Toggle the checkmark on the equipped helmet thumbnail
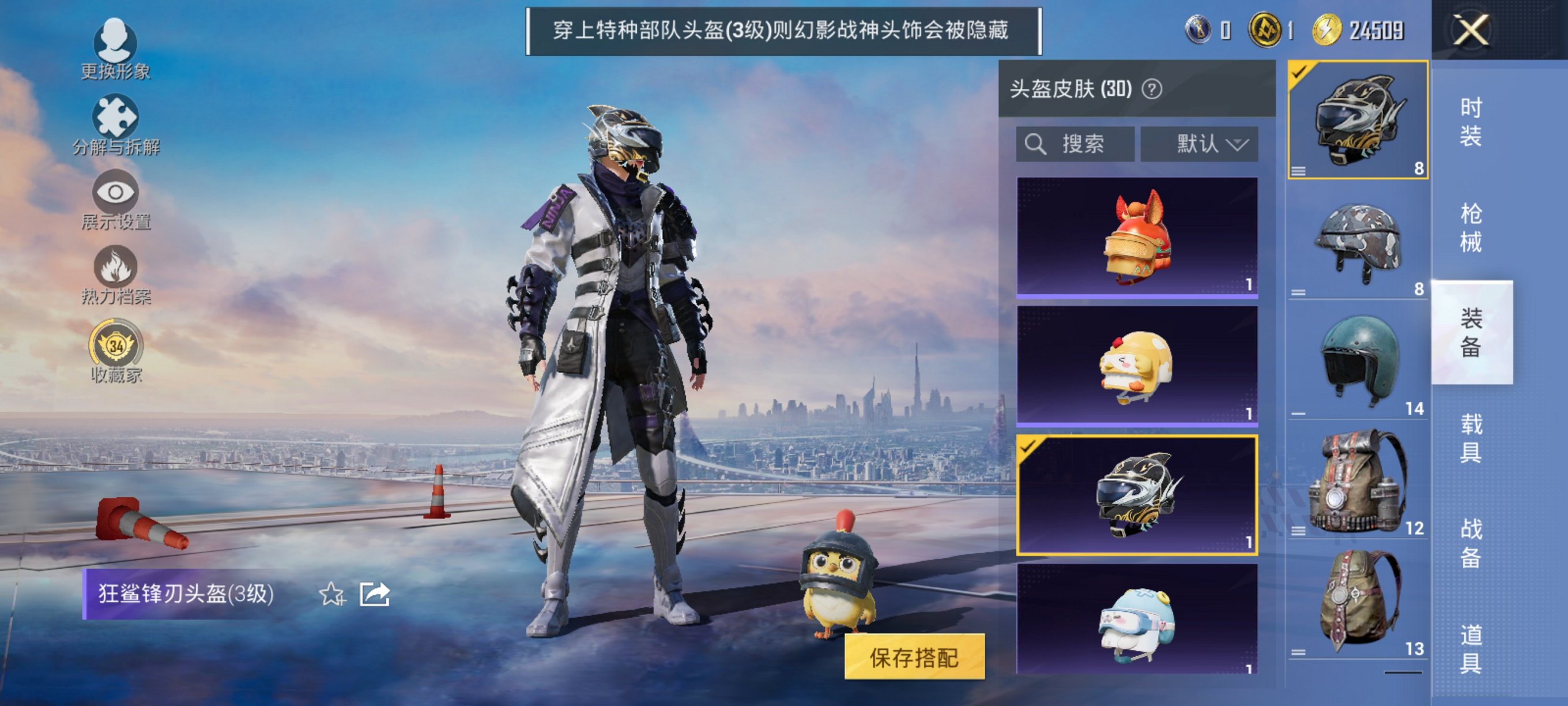The height and width of the screenshot is (706, 1568). (x=1299, y=72)
